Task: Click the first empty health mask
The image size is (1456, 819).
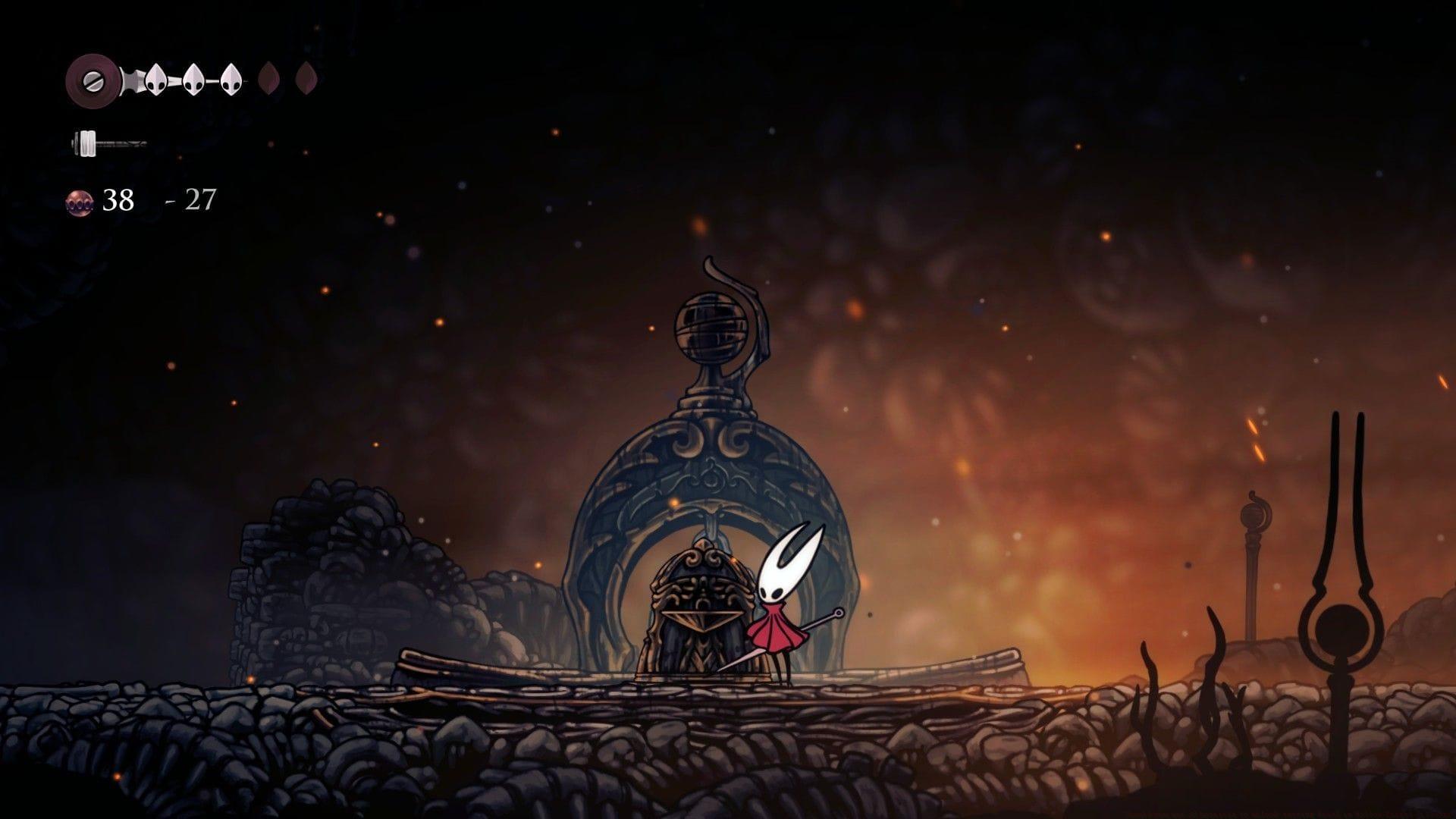Action: pos(269,78)
